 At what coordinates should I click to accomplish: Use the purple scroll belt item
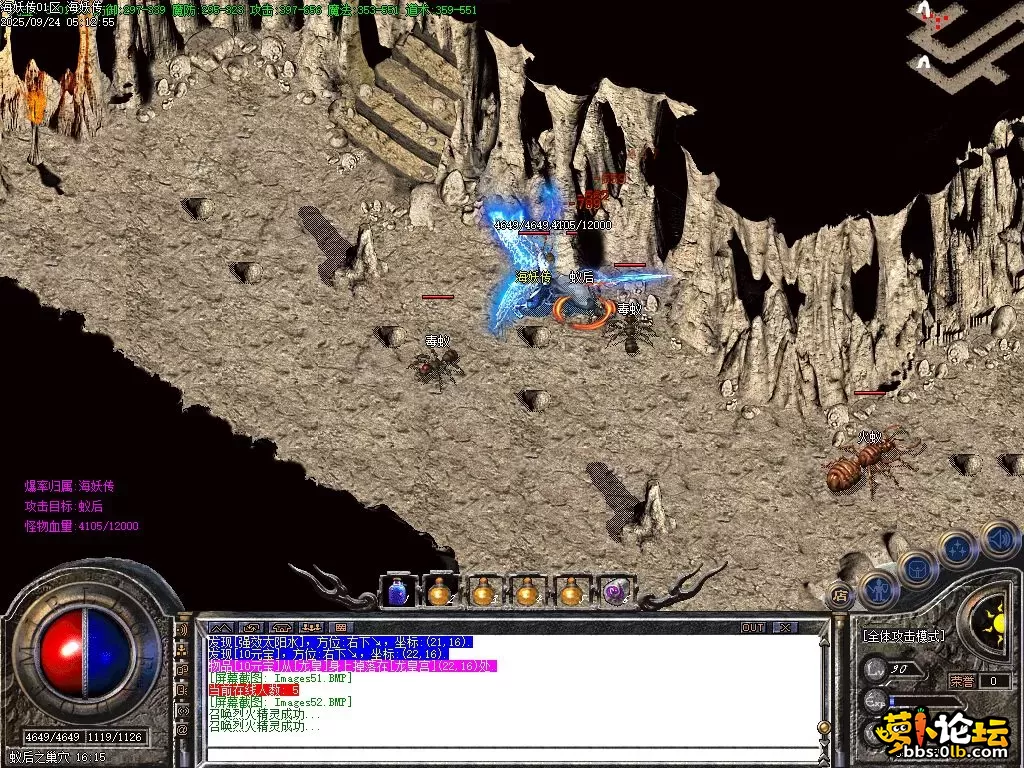[615, 592]
